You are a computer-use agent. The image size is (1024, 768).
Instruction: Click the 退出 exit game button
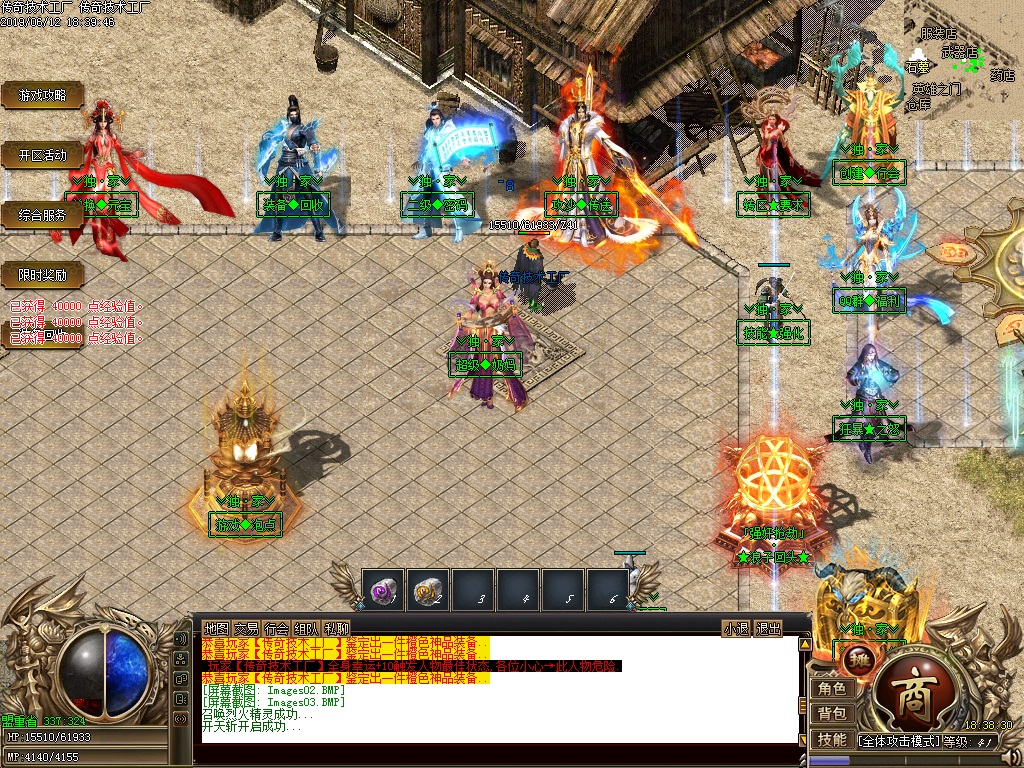[767, 629]
